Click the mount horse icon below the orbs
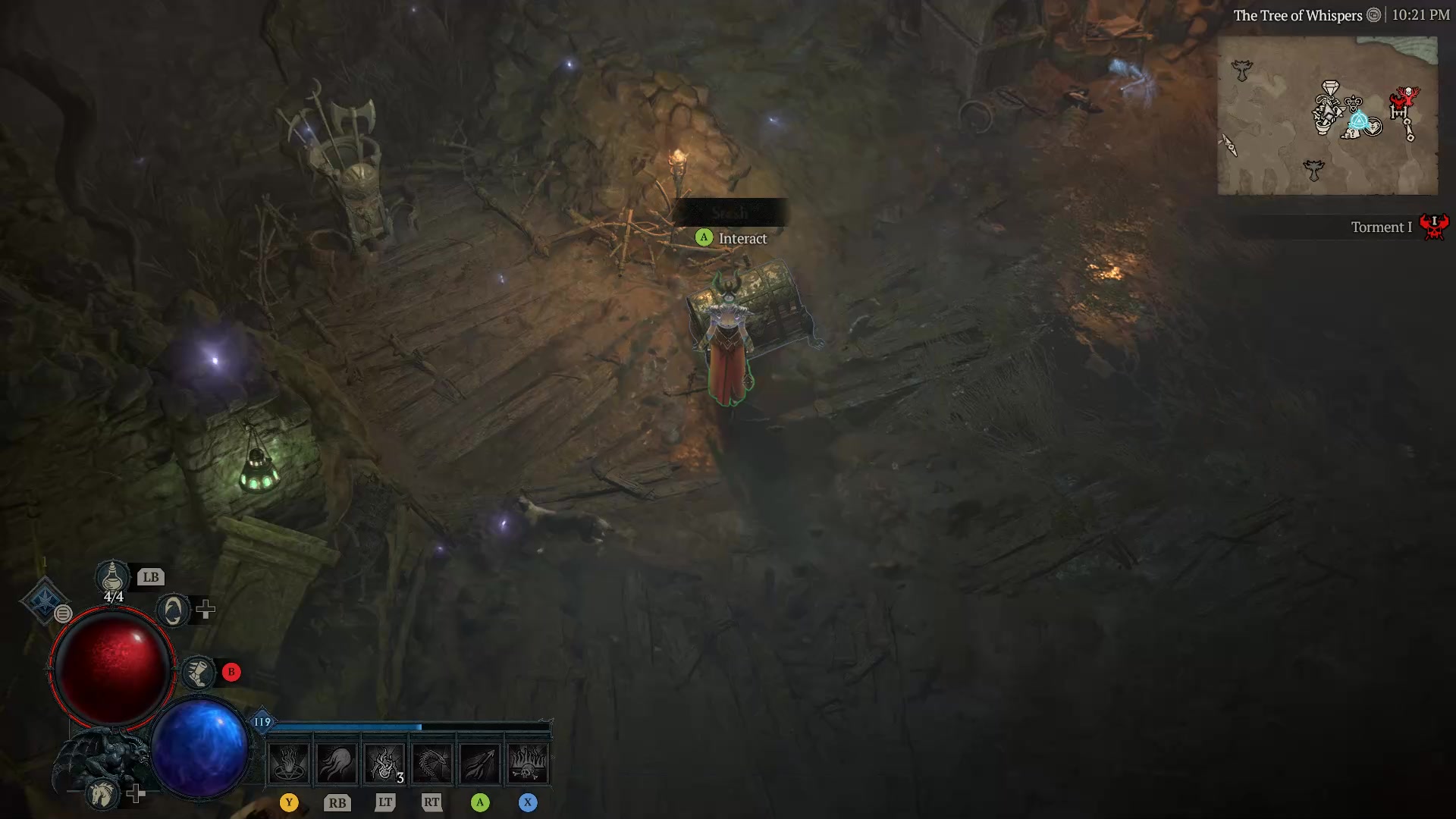The image size is (1456, 819). (x=103, y=794)
